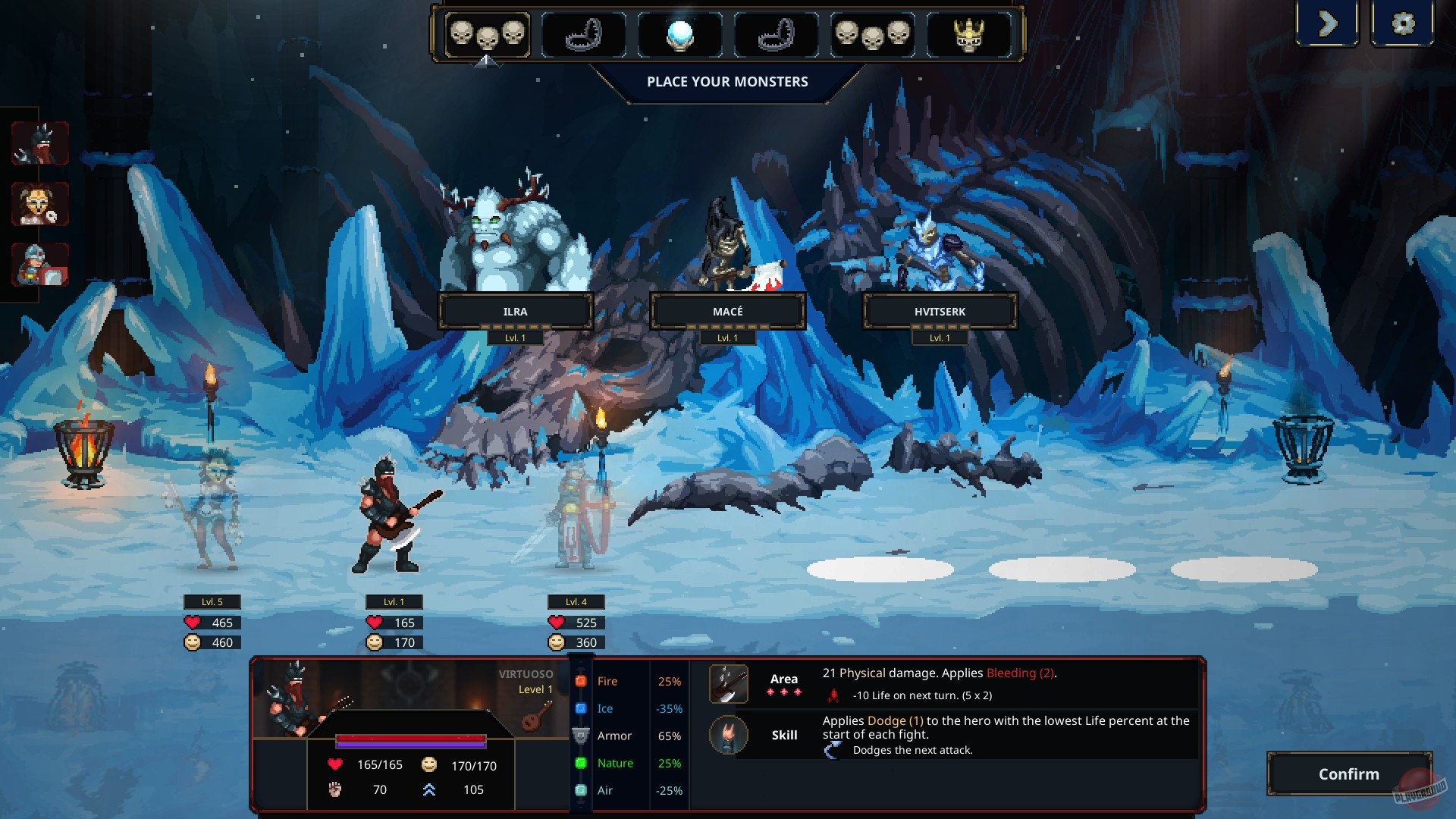Select the ILRA monster nameplate
1456x819 pixels.
pyautogui.click(x=516, y=311)
